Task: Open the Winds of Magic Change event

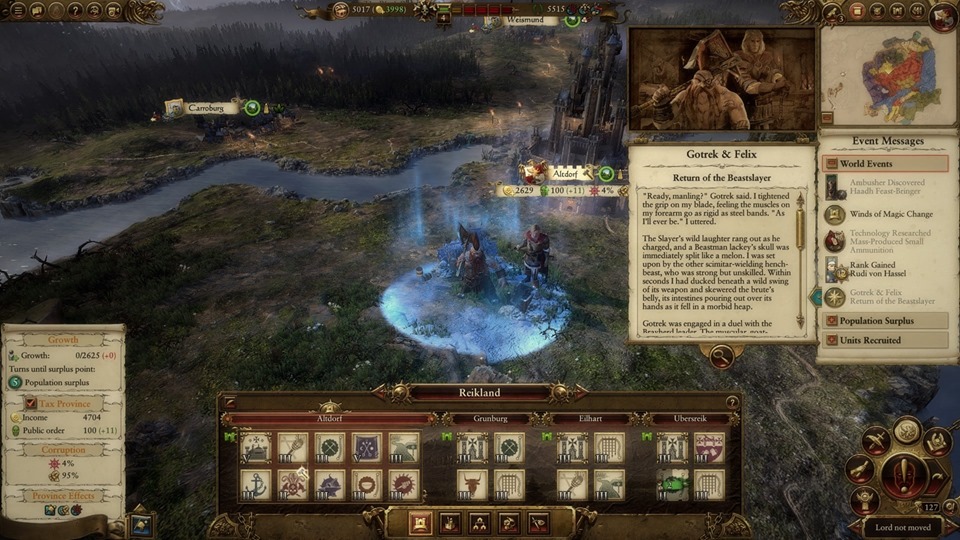Action: coord(885,214)
